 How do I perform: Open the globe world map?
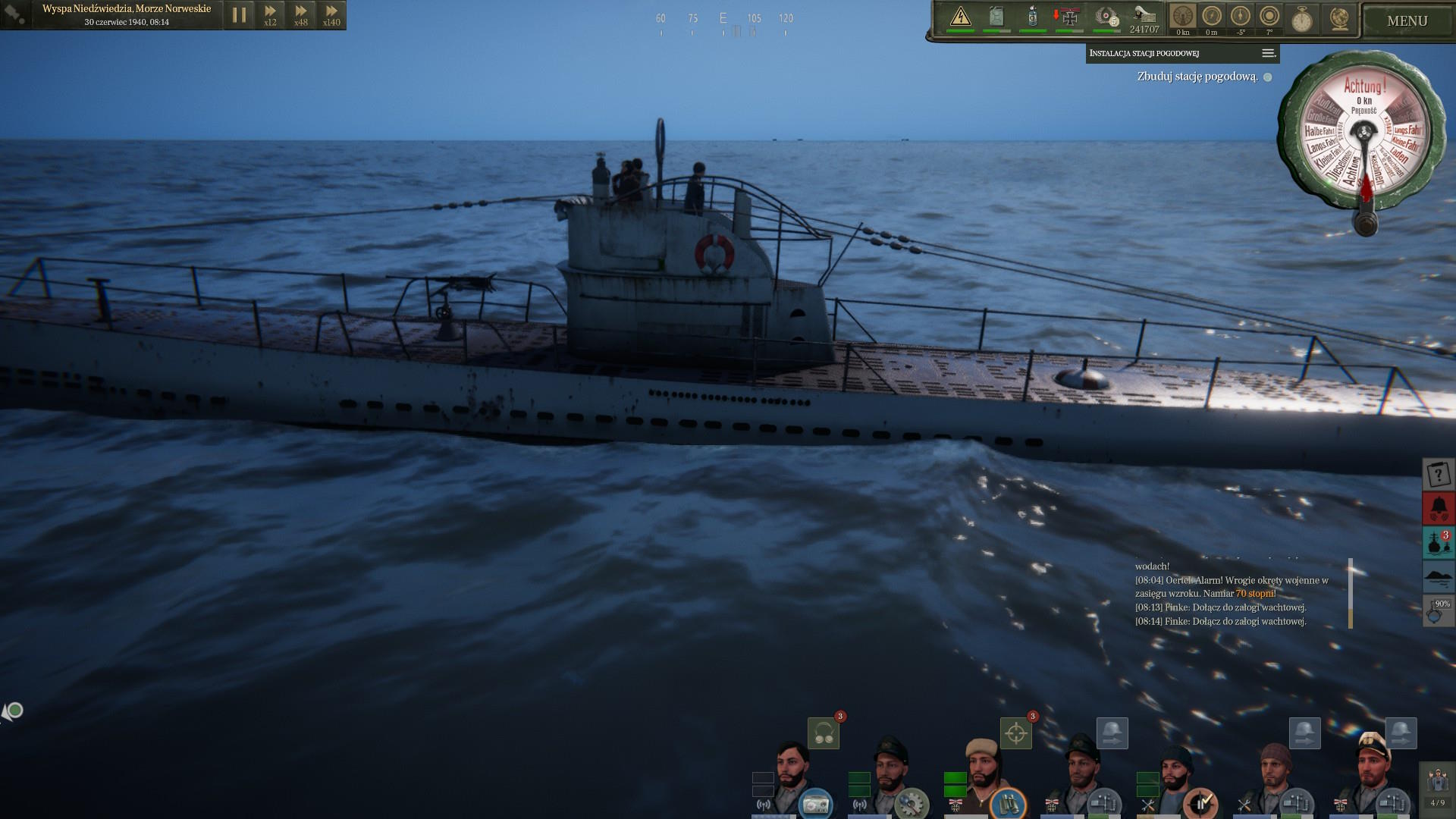(x=1339, y=18)
